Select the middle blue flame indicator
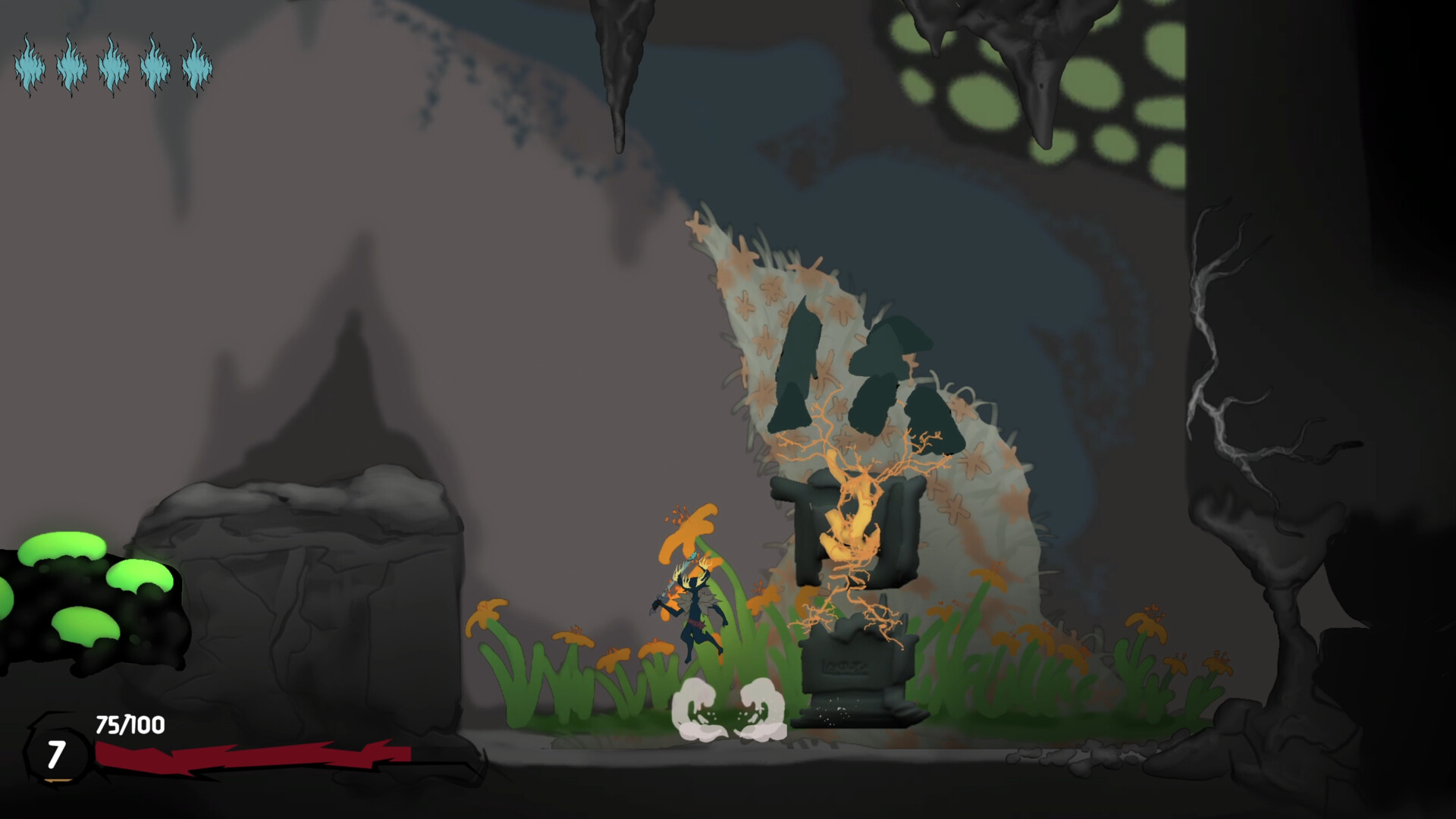 pos(114,68)
